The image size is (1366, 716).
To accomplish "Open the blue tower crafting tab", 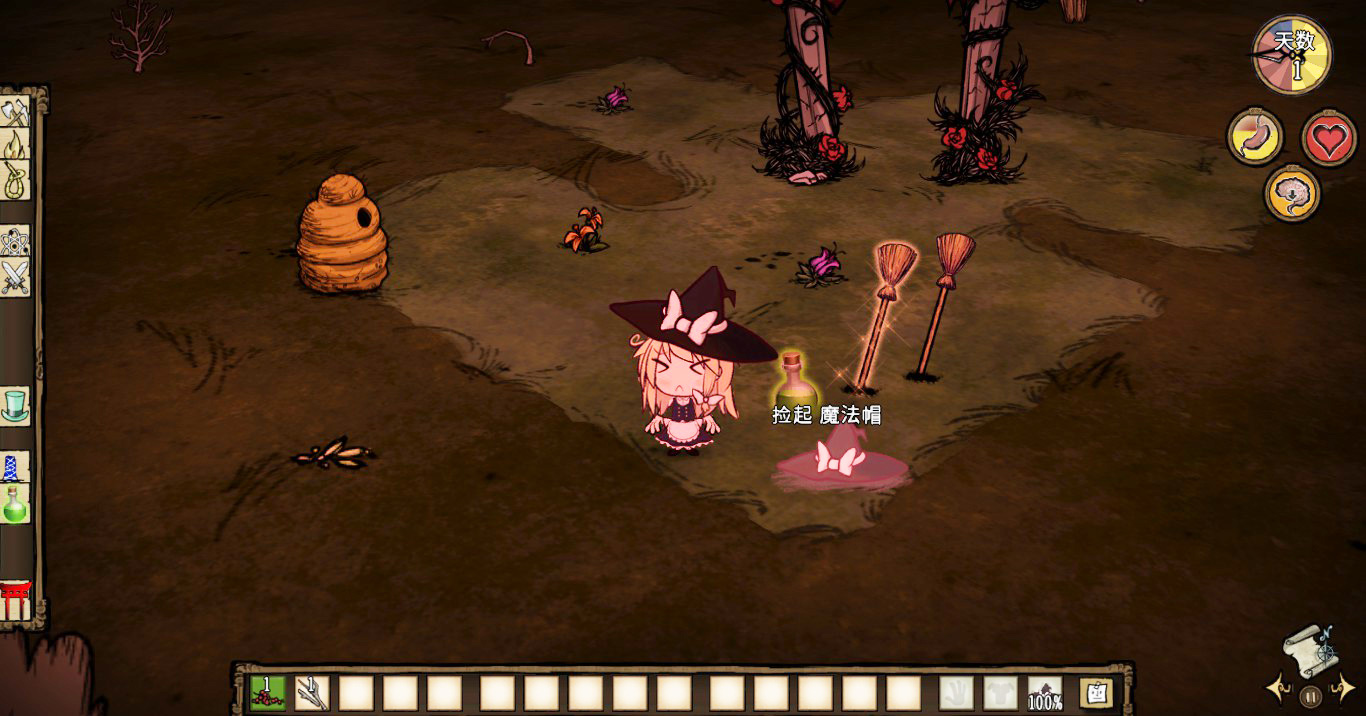I will click(15, 467).
